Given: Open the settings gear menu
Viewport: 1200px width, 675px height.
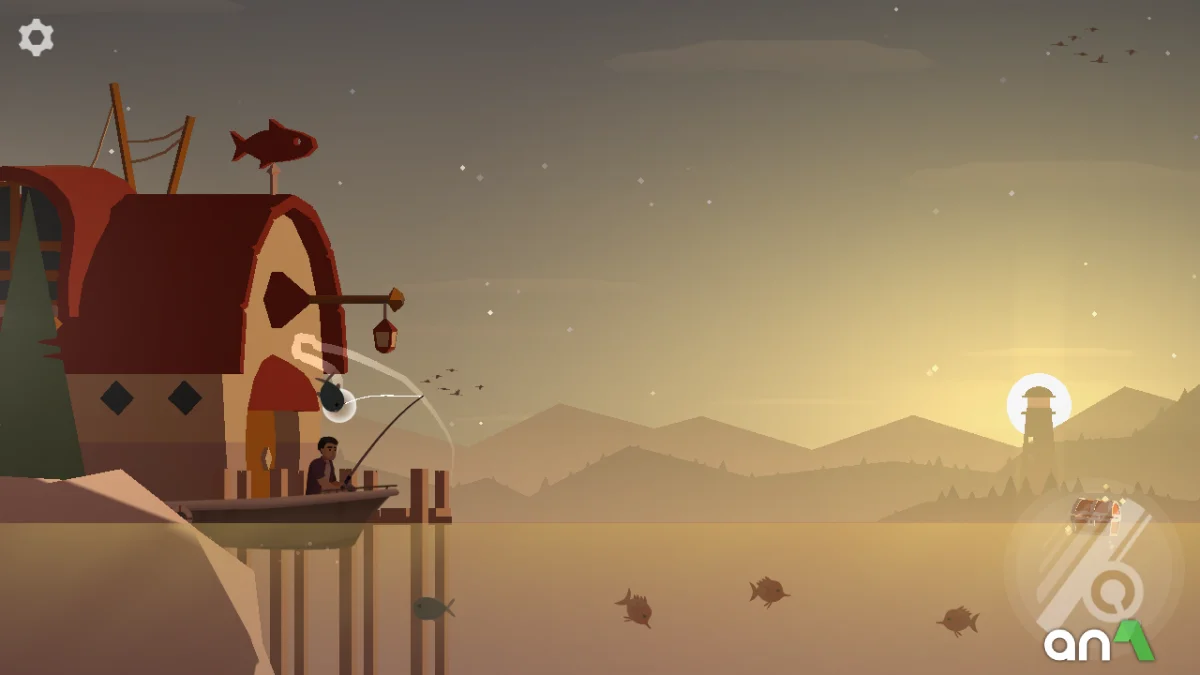Looking at the screenshot, I should (36, 38).
